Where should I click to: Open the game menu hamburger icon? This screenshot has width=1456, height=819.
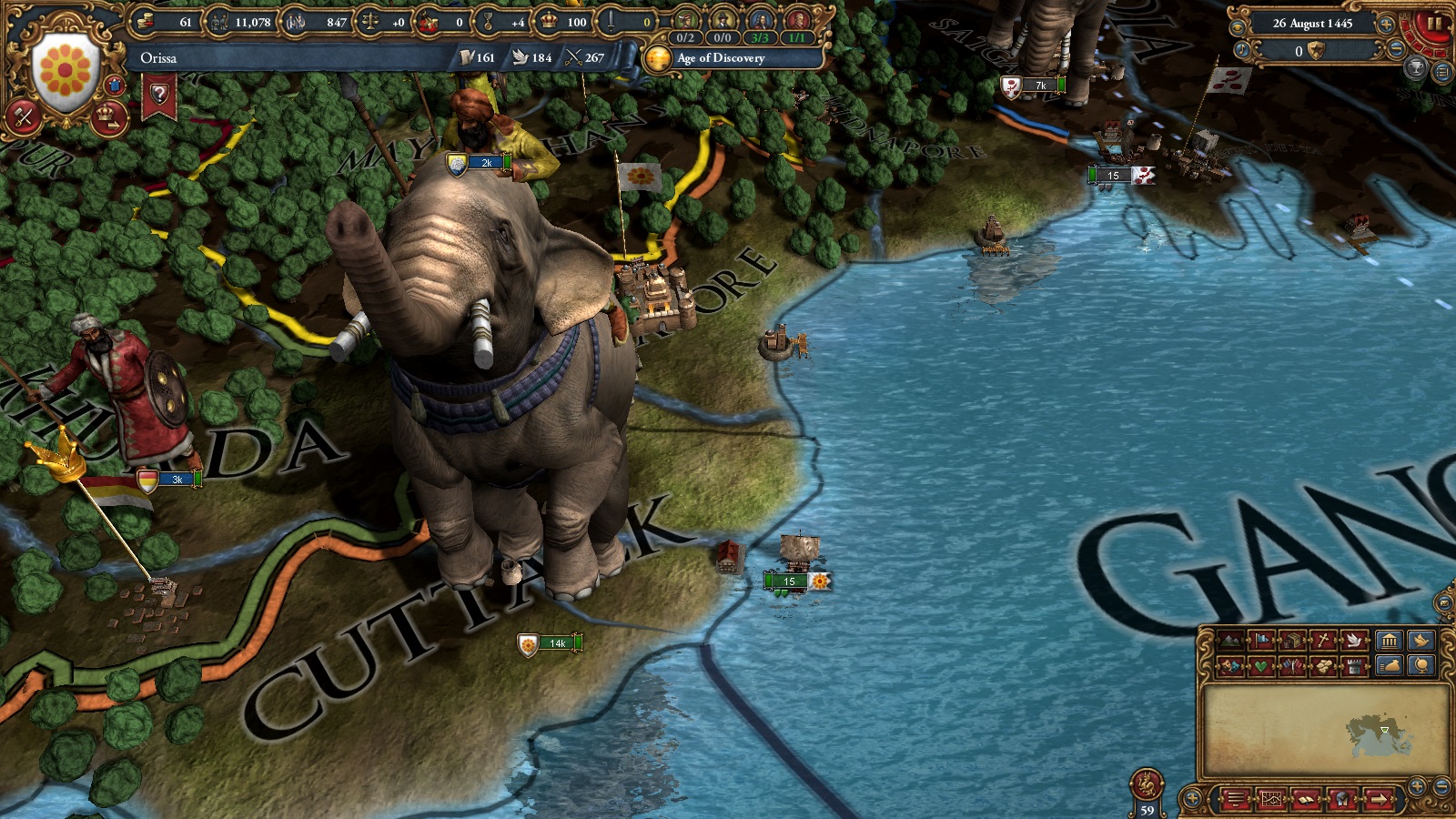pos(1236,799)
